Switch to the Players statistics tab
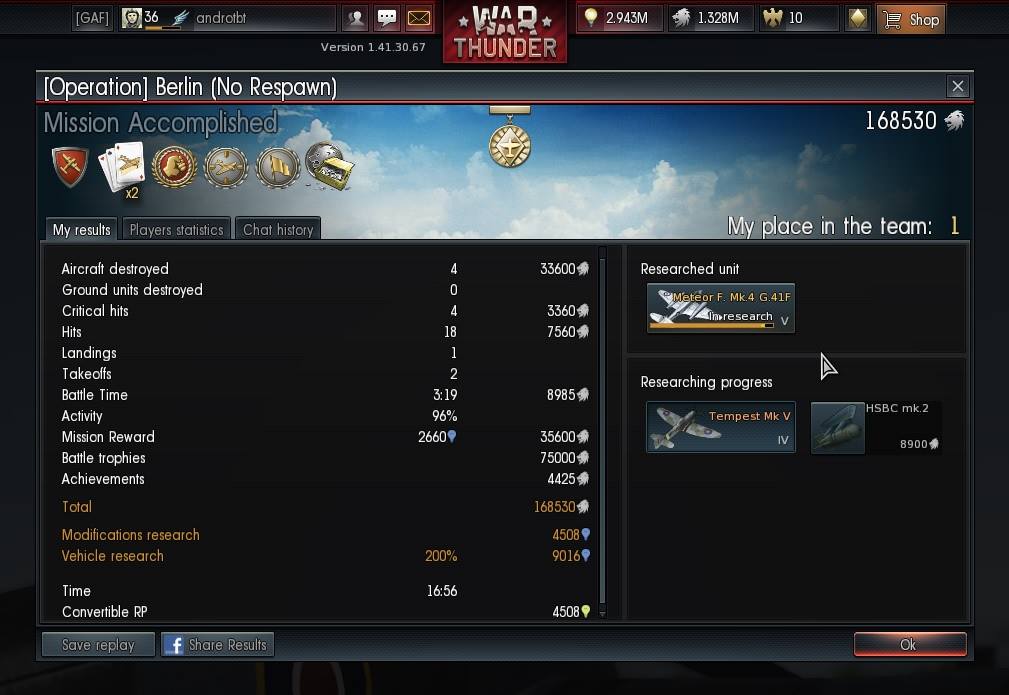 (176, 229)
